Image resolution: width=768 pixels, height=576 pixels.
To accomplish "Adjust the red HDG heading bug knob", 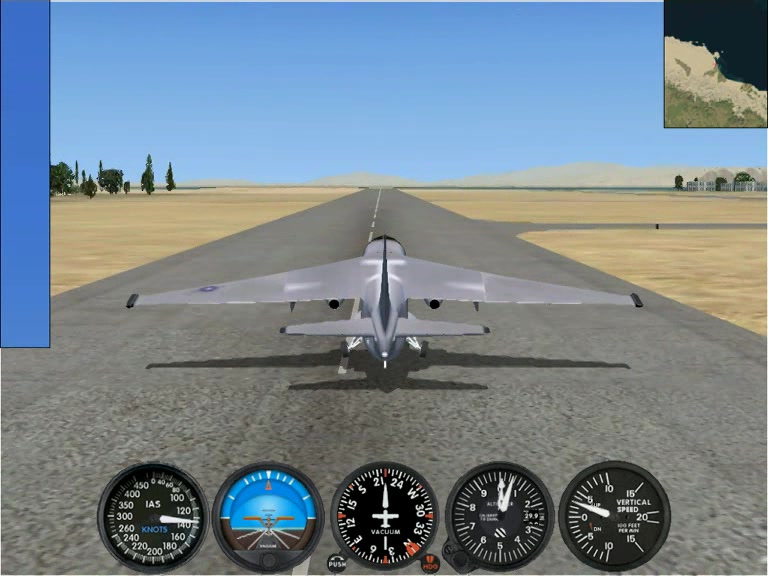I will pyautogui.click(x=430, y=564).
